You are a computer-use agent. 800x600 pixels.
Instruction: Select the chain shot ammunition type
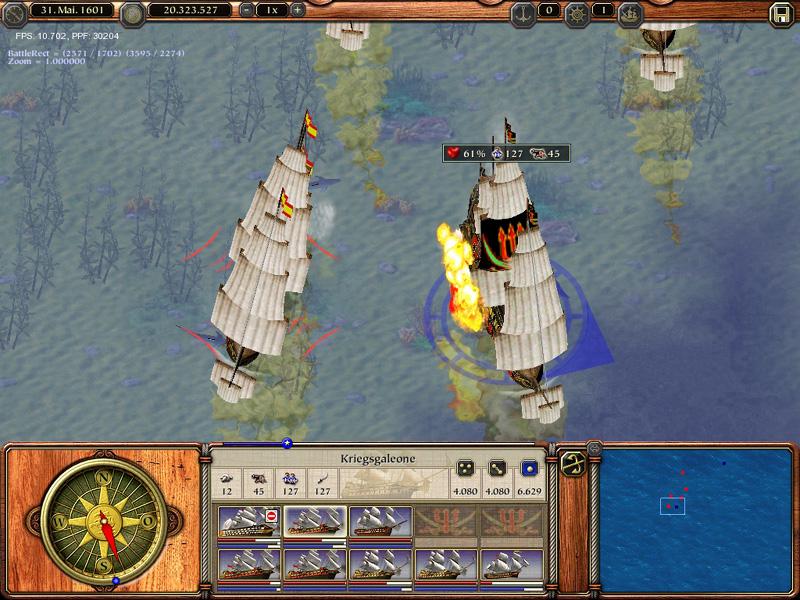pos(497,469)
